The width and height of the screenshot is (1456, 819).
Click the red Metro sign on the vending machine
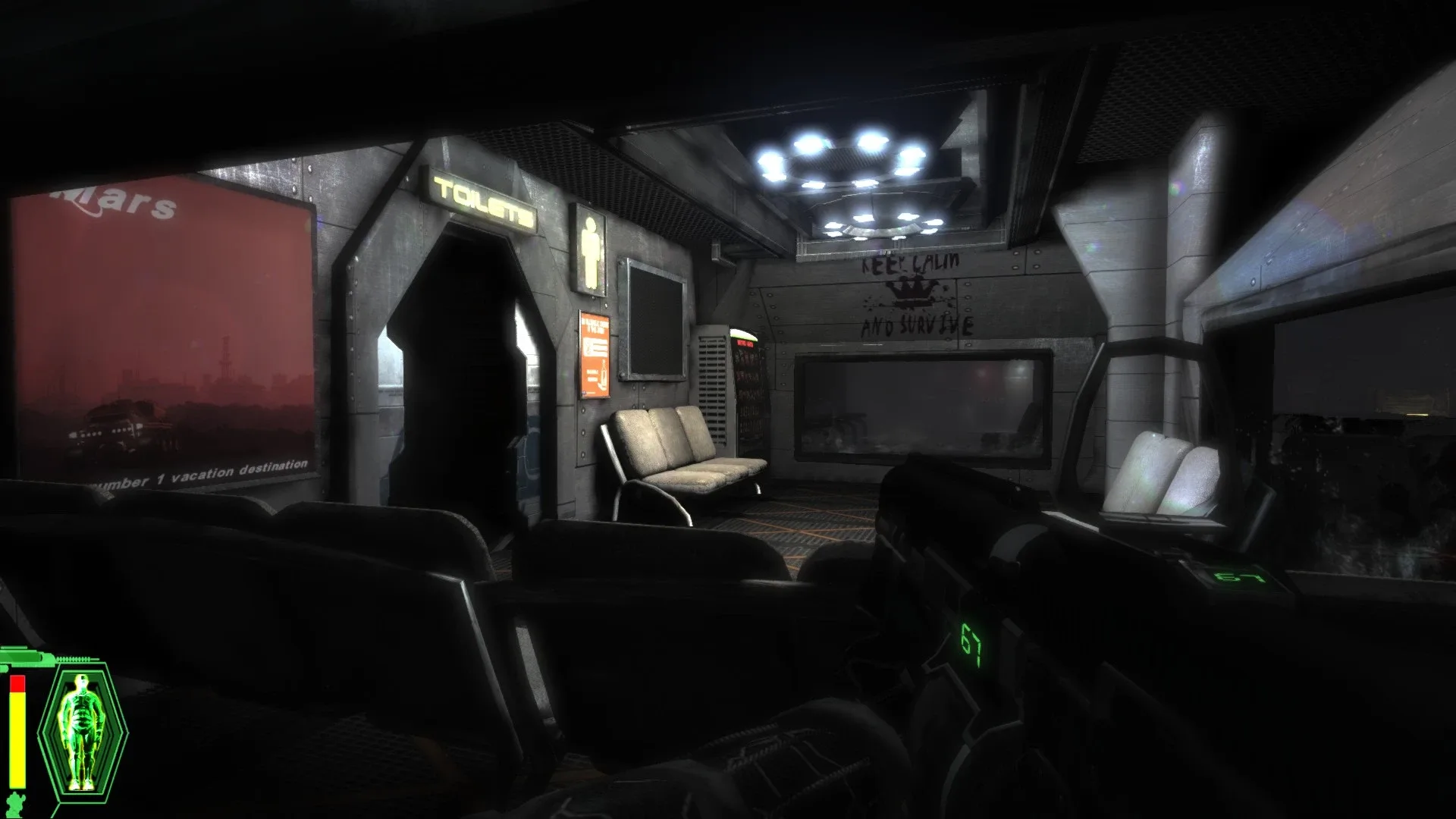(745, 344)
